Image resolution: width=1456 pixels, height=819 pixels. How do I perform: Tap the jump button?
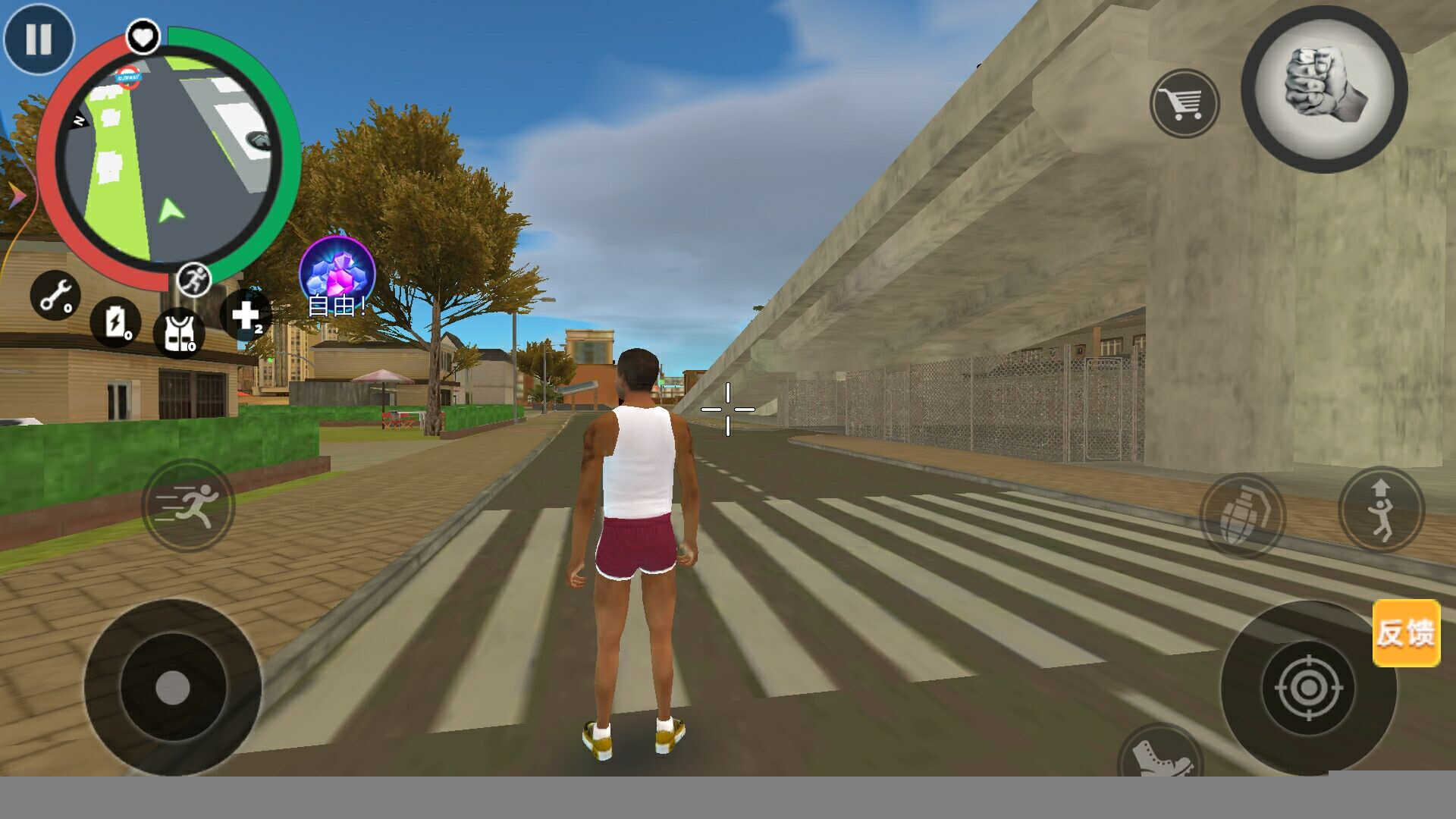(1381, 510)
